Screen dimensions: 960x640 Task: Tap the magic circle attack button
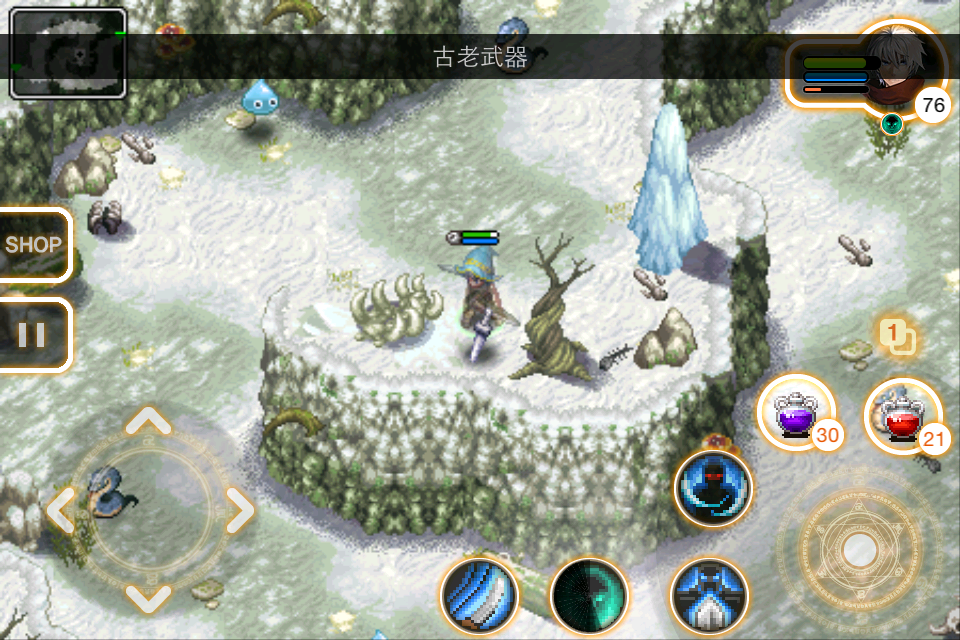[x=859, y=548]
